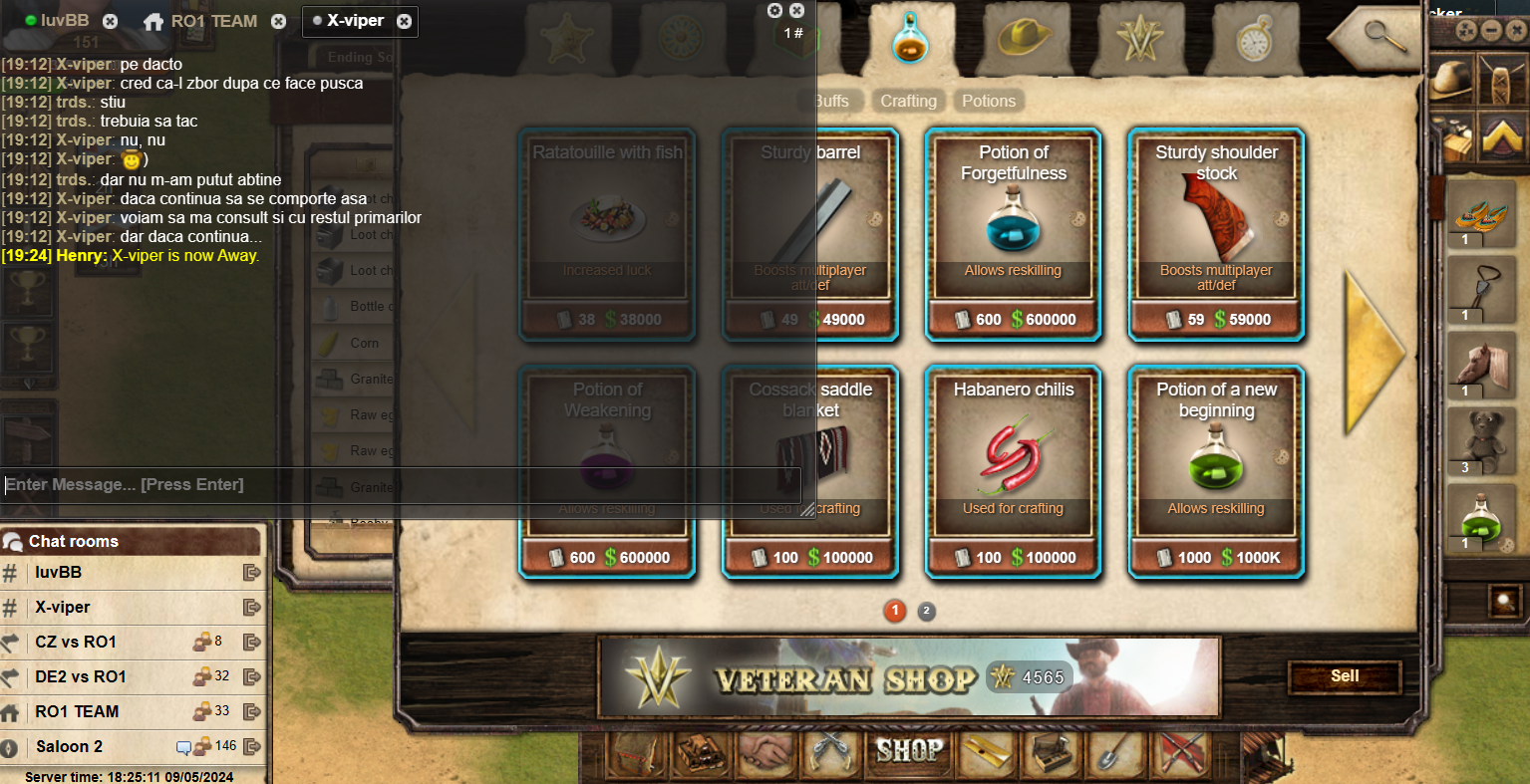This screenshot has height=784, width=1530.
Task: Open the Saloon 2 chat room
Action: (70, 746)
